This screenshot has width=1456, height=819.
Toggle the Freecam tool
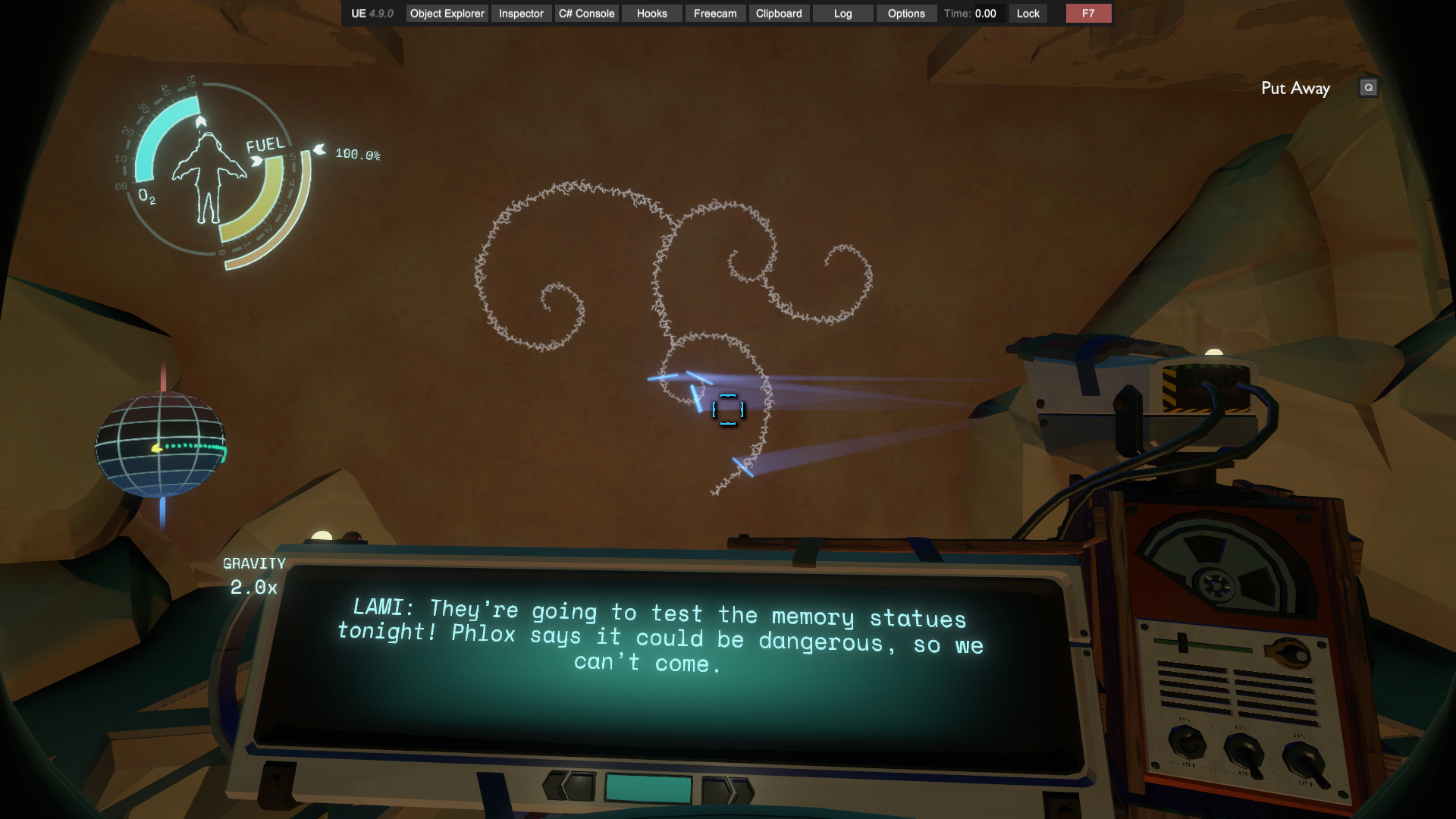pos(714,14)
